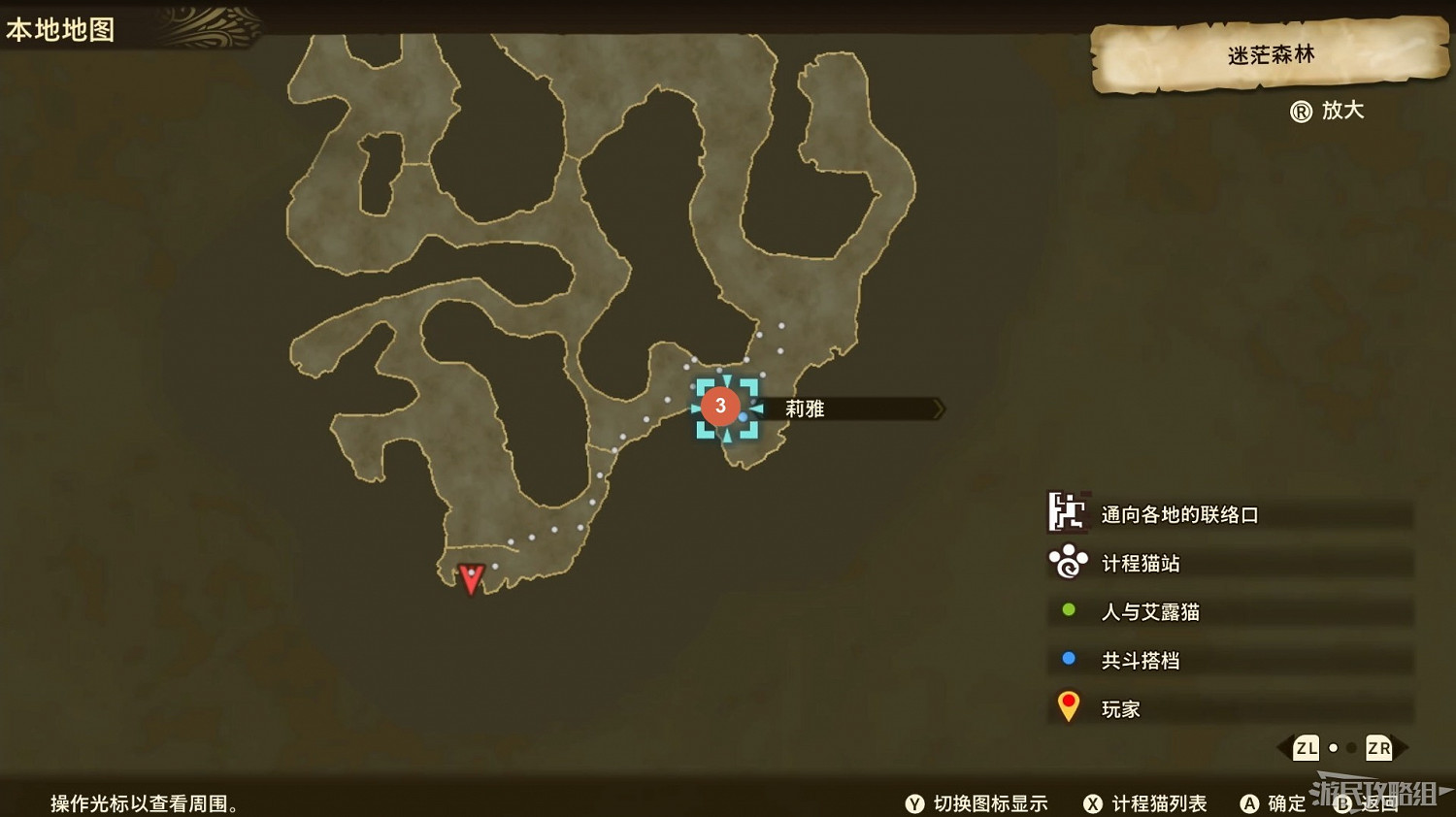
Task: Click the blue 共斗搭档 partner icon
Action: click(x=1068, y=660)
